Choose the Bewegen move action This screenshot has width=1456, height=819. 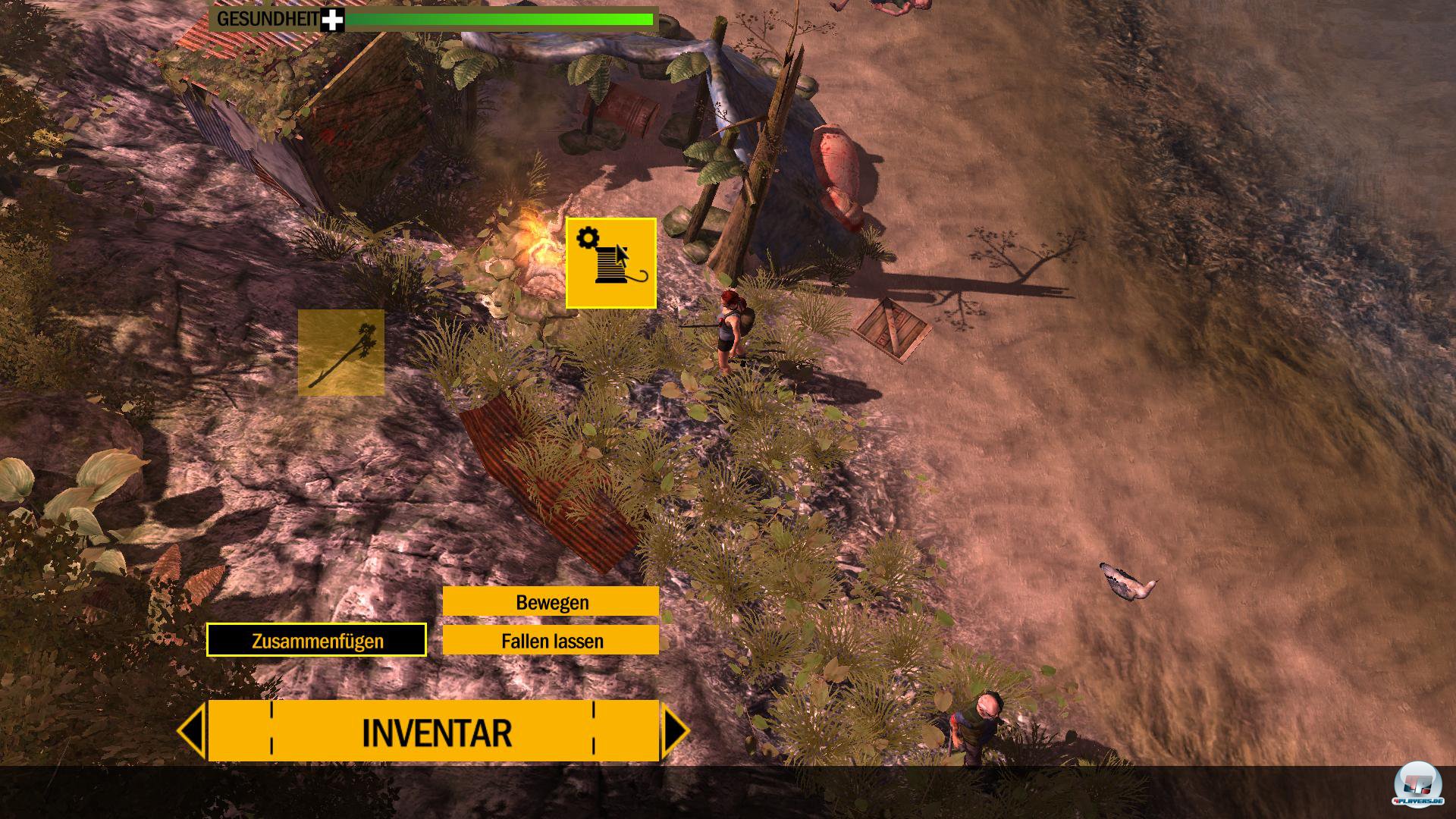(x=551, y=602)
